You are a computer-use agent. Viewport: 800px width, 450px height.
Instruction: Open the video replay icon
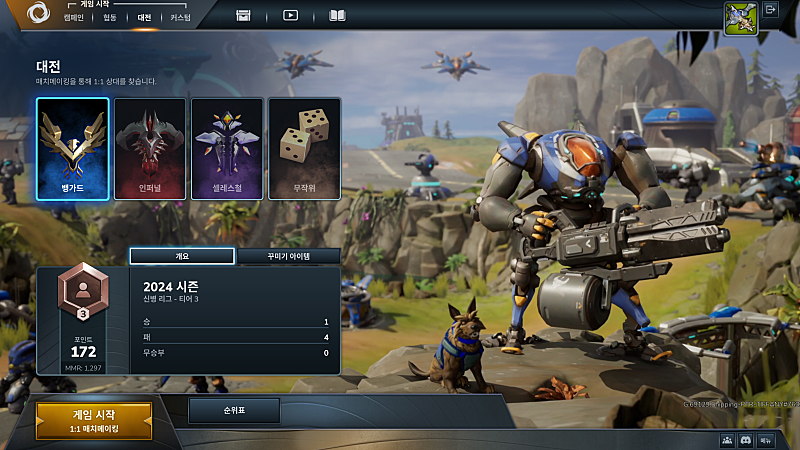[291, 15]
